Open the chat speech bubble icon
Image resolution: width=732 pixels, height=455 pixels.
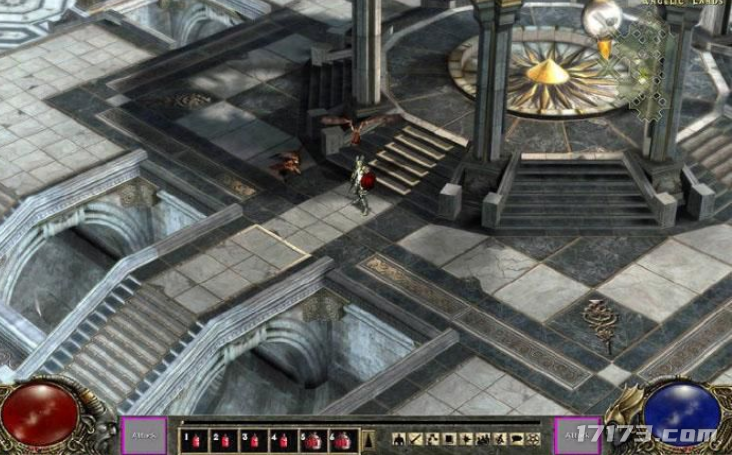coord(516,438)
